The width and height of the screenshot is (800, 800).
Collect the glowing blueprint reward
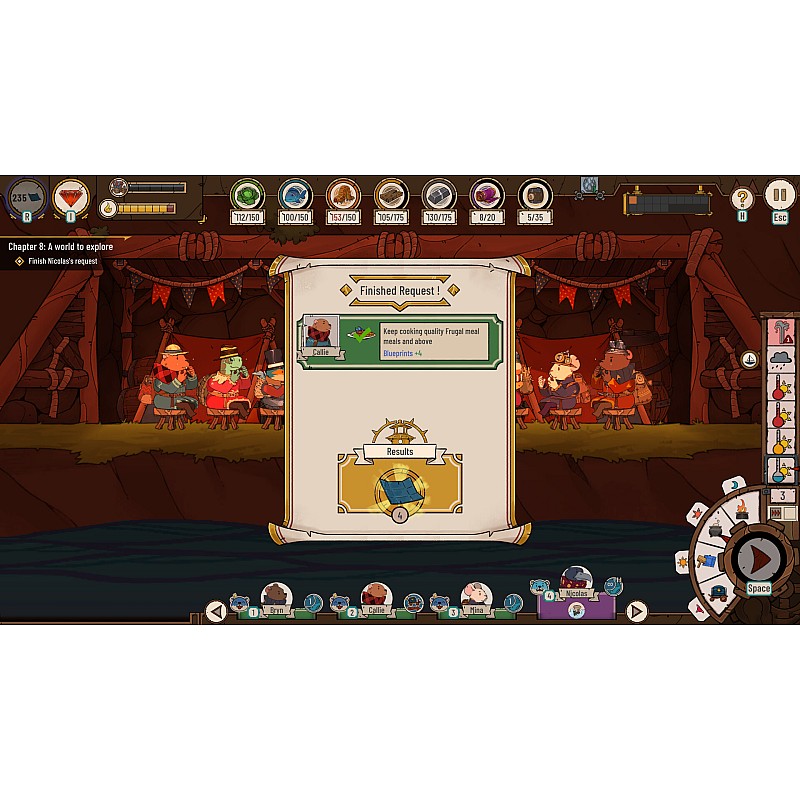400,489
